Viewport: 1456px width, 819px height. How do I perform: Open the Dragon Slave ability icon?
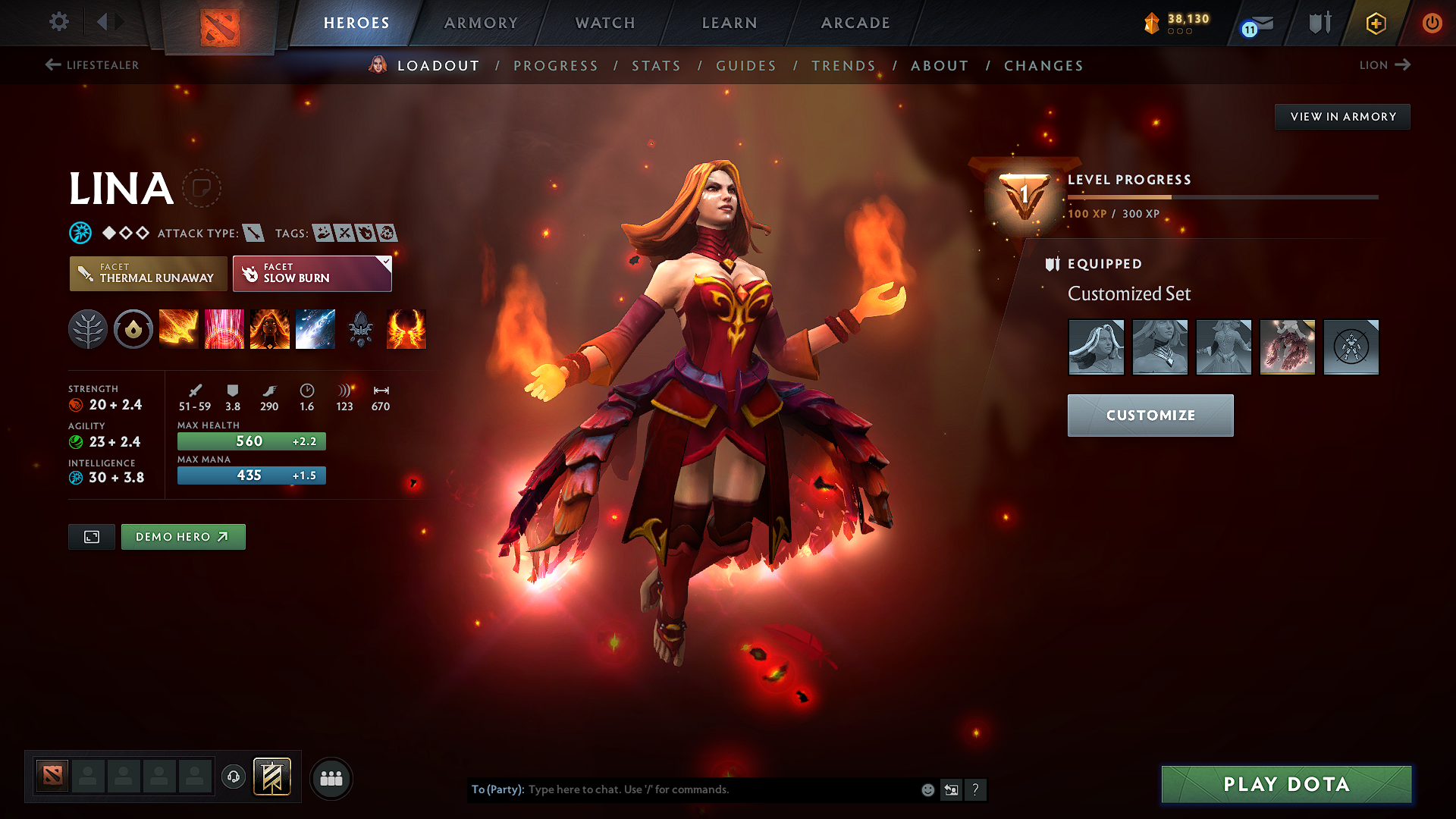coord(179,329)
